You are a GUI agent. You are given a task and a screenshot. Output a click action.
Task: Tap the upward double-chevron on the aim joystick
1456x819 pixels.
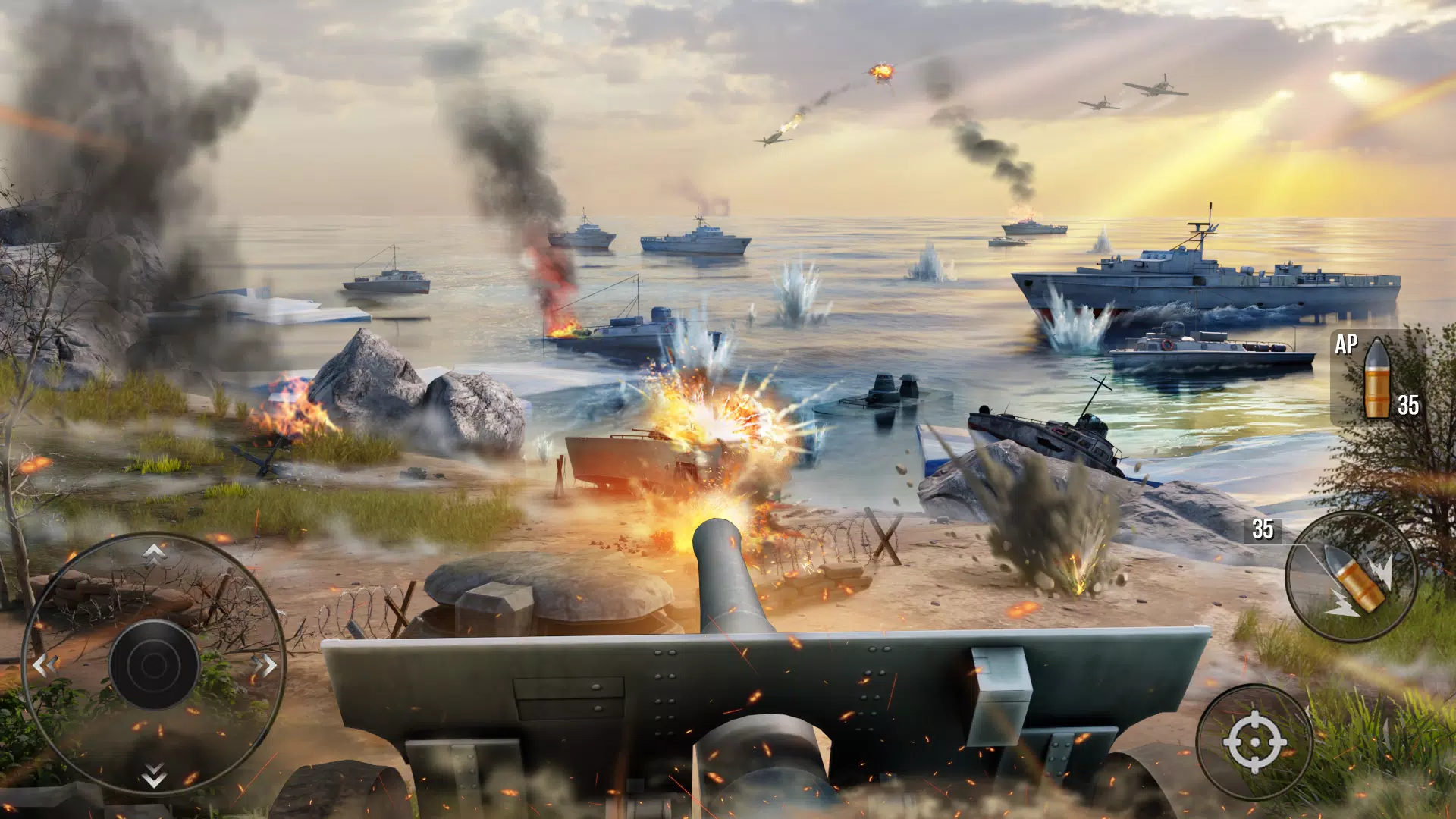pyautogui.click(x=155, y=555)
